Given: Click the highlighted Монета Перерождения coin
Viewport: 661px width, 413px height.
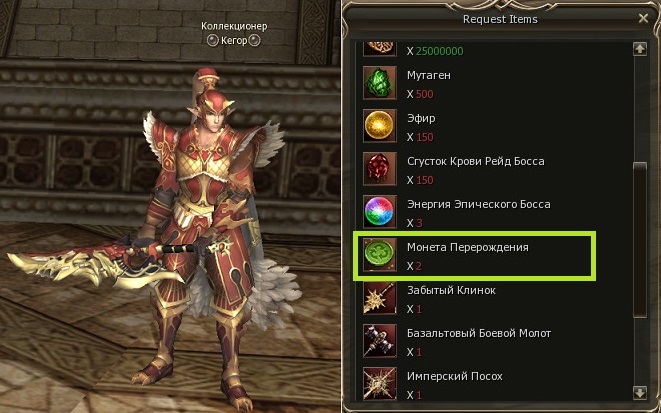Looking at the screenshot, I should (379, 255).
